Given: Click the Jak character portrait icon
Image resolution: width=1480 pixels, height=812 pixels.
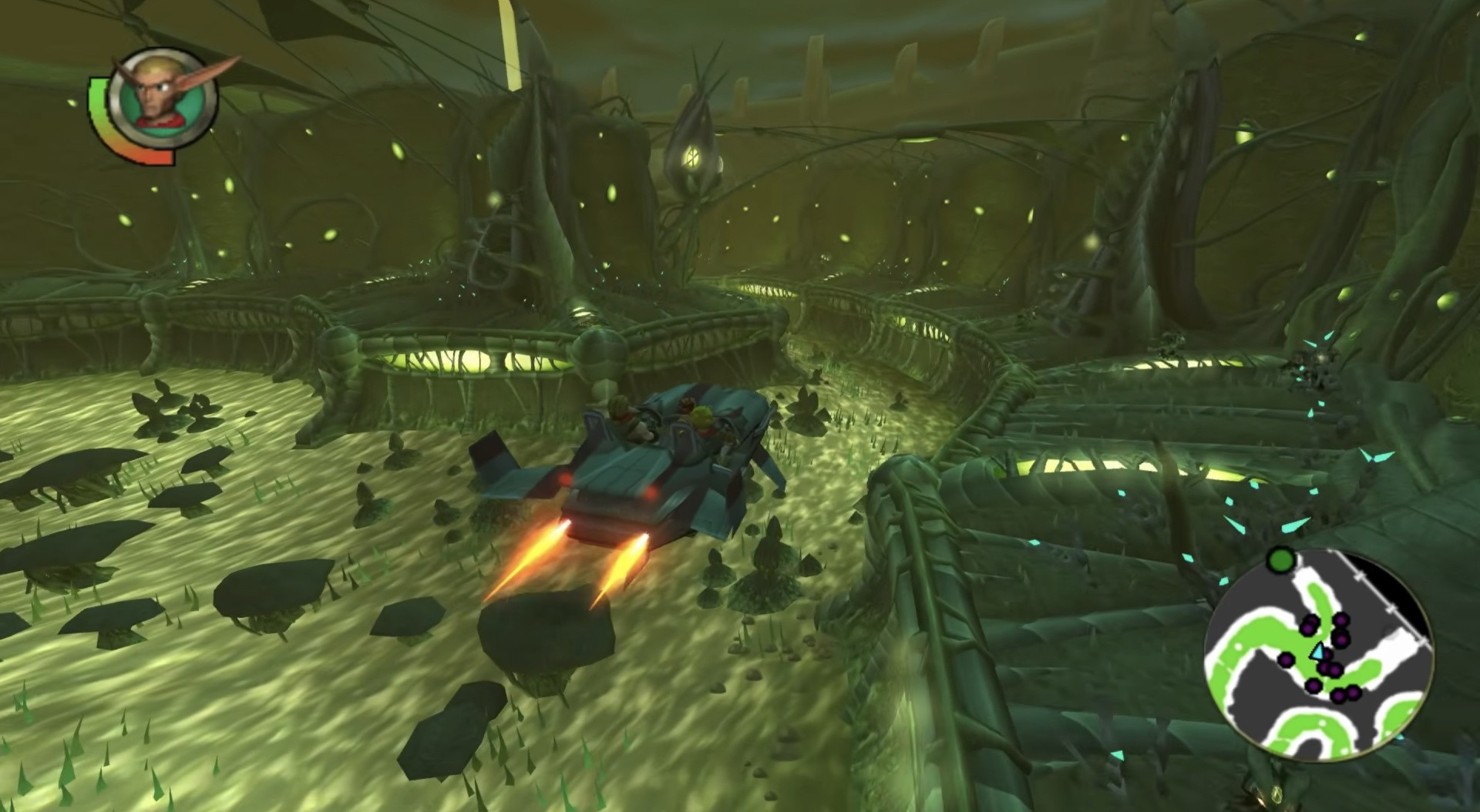Looking at the screenshot, I should click(x=162, y=96).
